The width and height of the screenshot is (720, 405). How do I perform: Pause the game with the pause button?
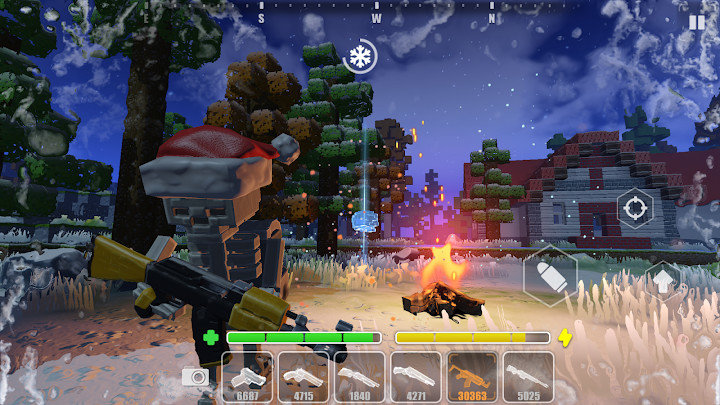click(x=696, y=21)
